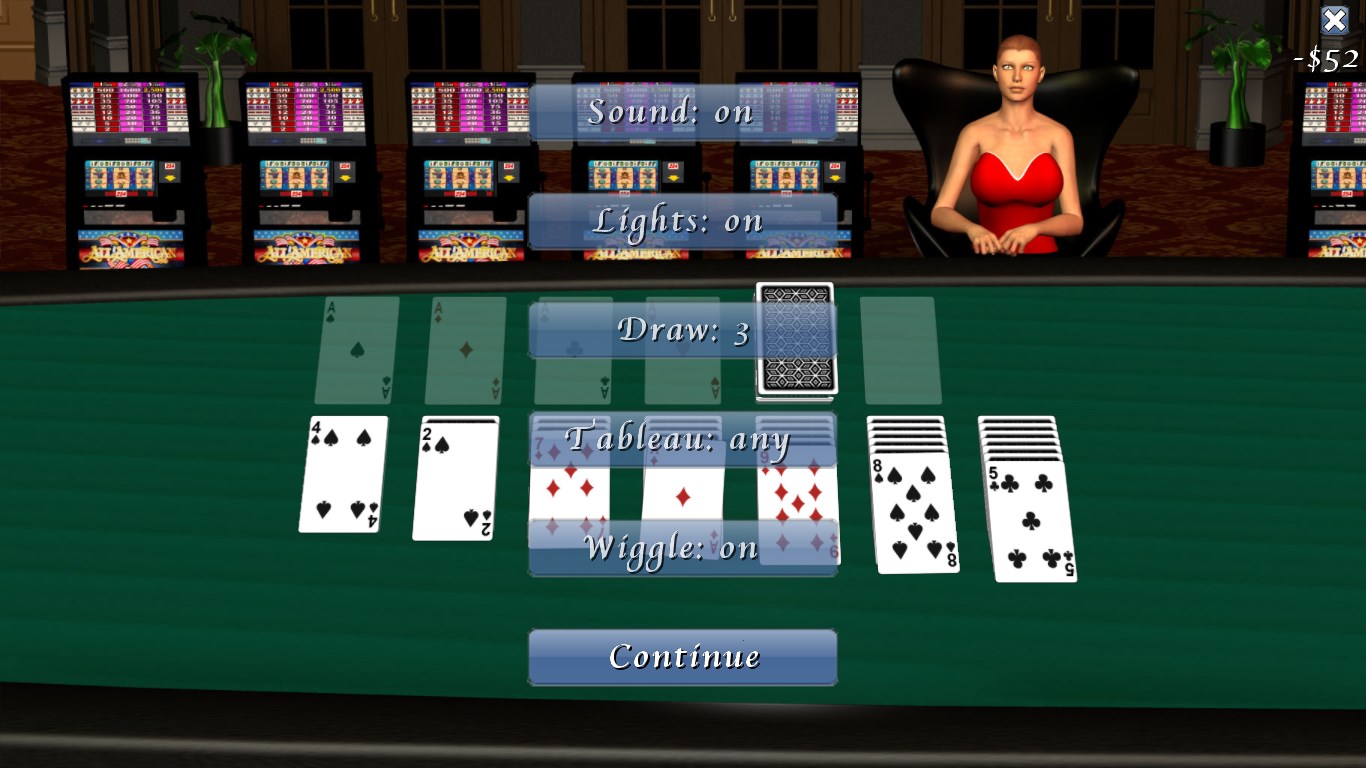Toggle the Wiggle option off
The width and height of the screenshot is (1366, 768).
683,547
